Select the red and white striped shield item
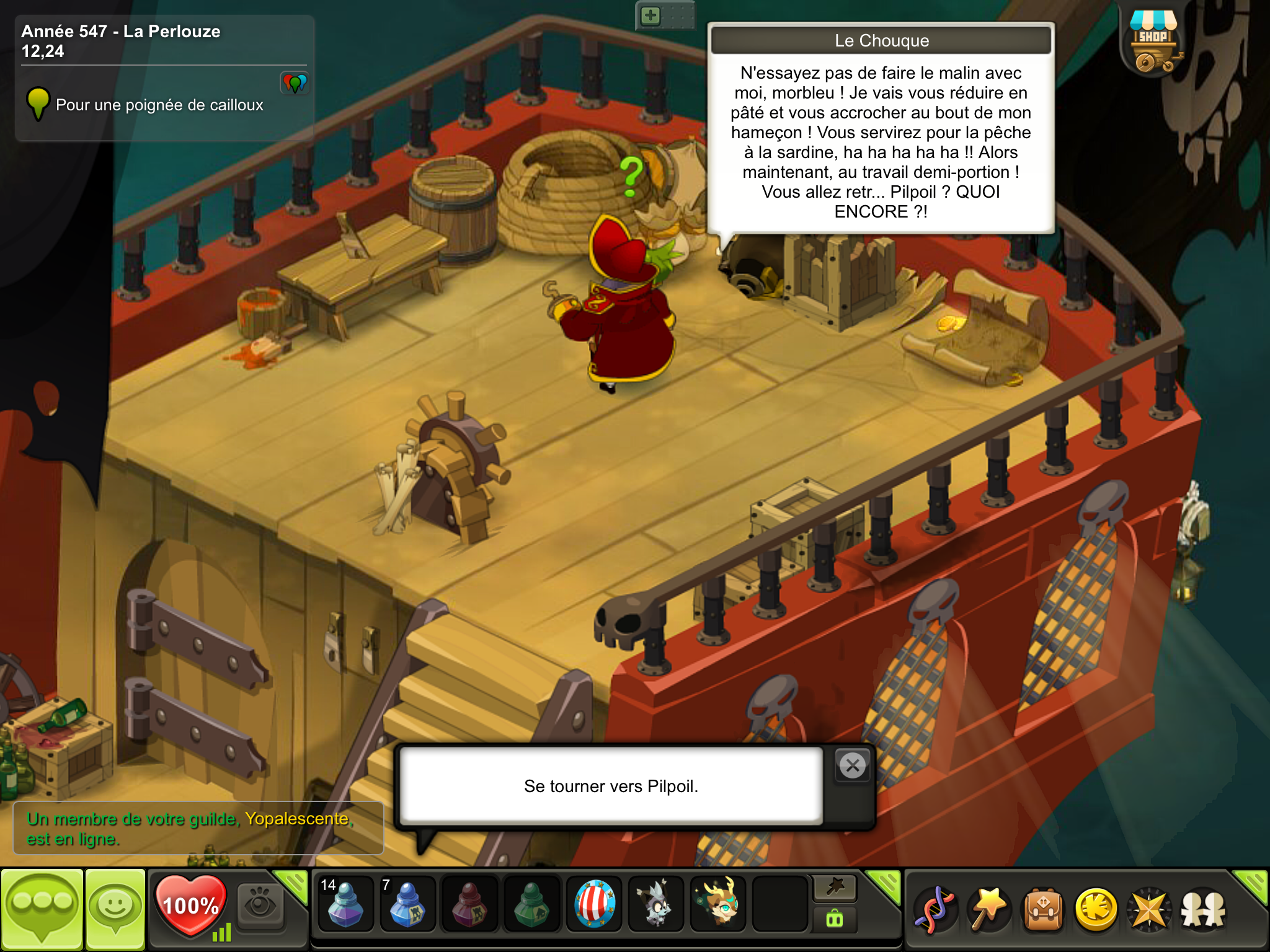 click(x=594, y=905)
